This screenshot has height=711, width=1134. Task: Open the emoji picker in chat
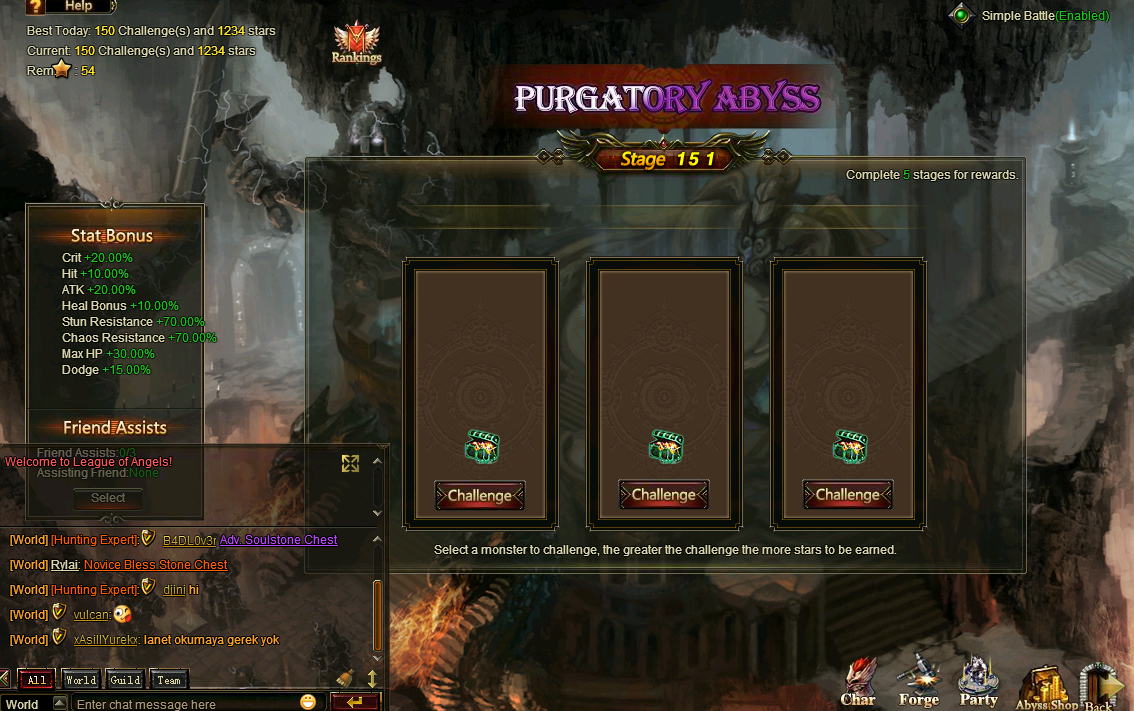[x=308, y=702]
